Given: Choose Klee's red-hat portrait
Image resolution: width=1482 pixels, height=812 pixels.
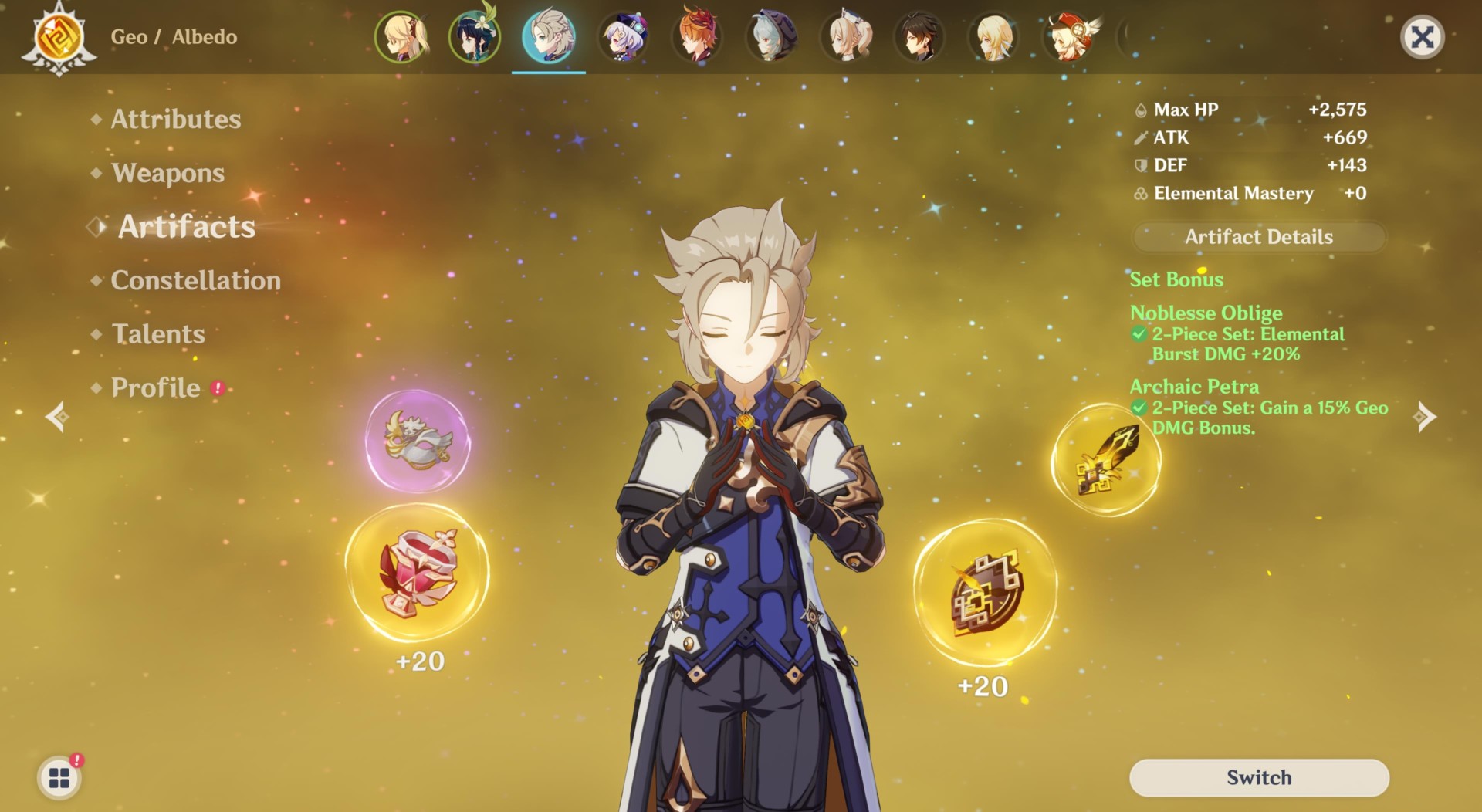Looking at the screenshot, I should pyautogui.click(x=1068, y=37).
